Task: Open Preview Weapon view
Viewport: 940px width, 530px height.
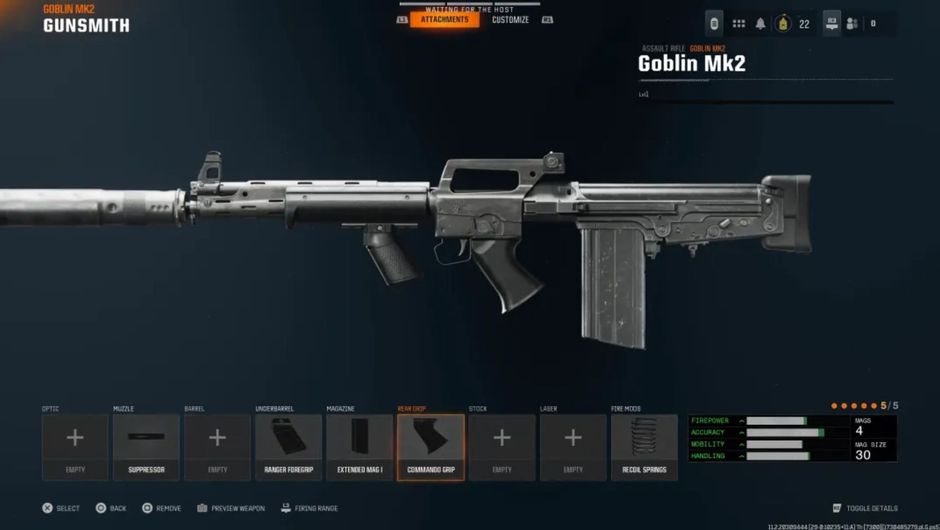Action: point(231,508)
